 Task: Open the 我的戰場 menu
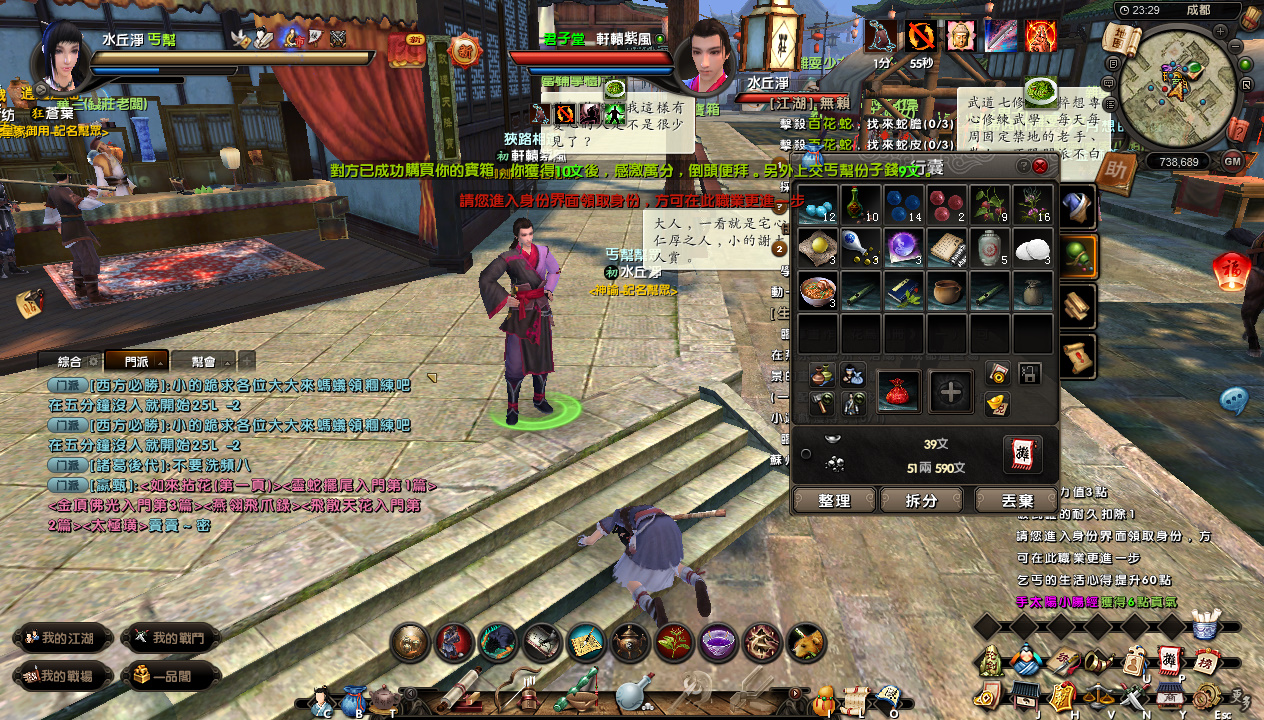pos(61,676)
